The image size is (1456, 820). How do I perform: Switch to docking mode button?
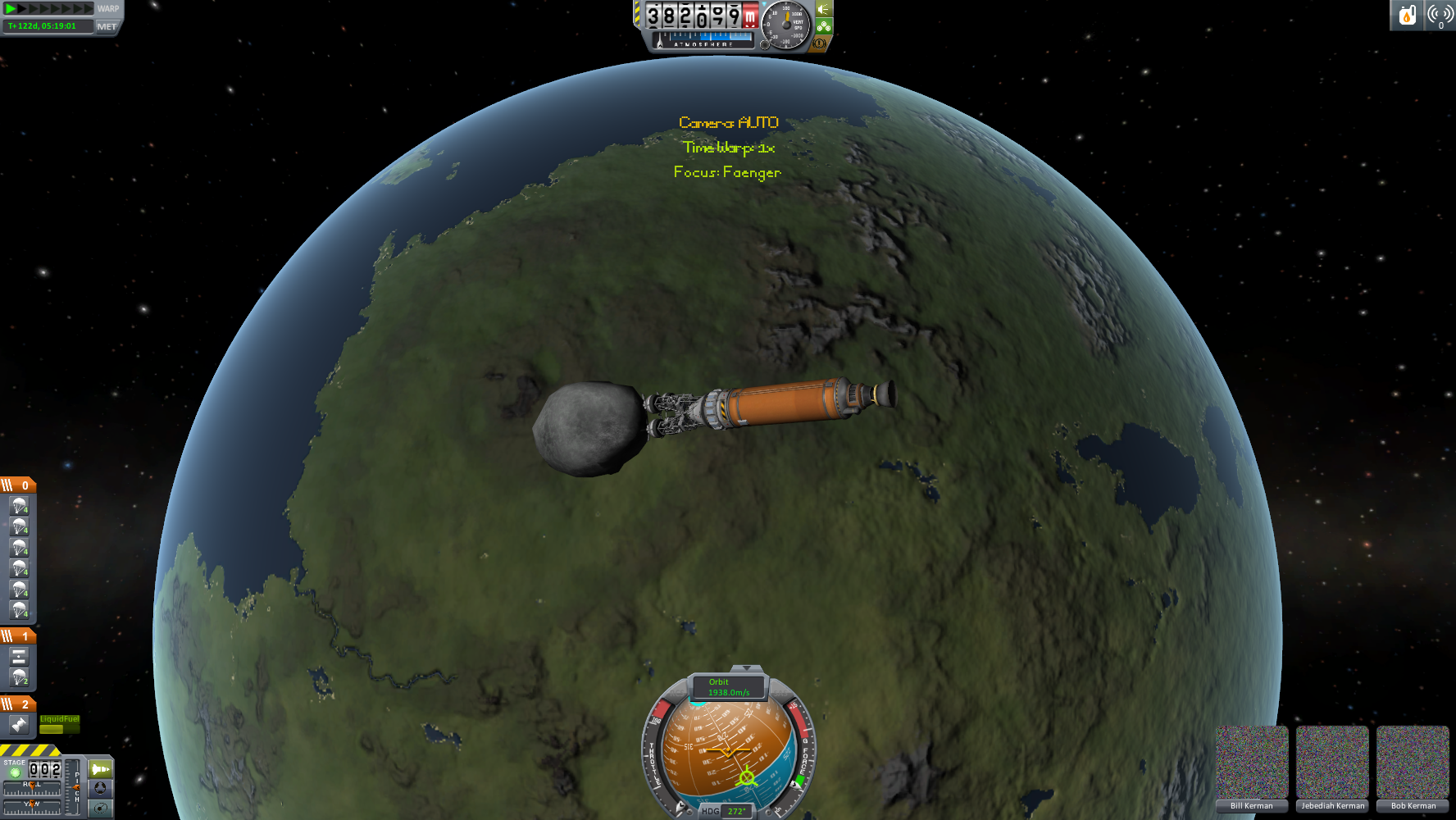coord(100,788)
